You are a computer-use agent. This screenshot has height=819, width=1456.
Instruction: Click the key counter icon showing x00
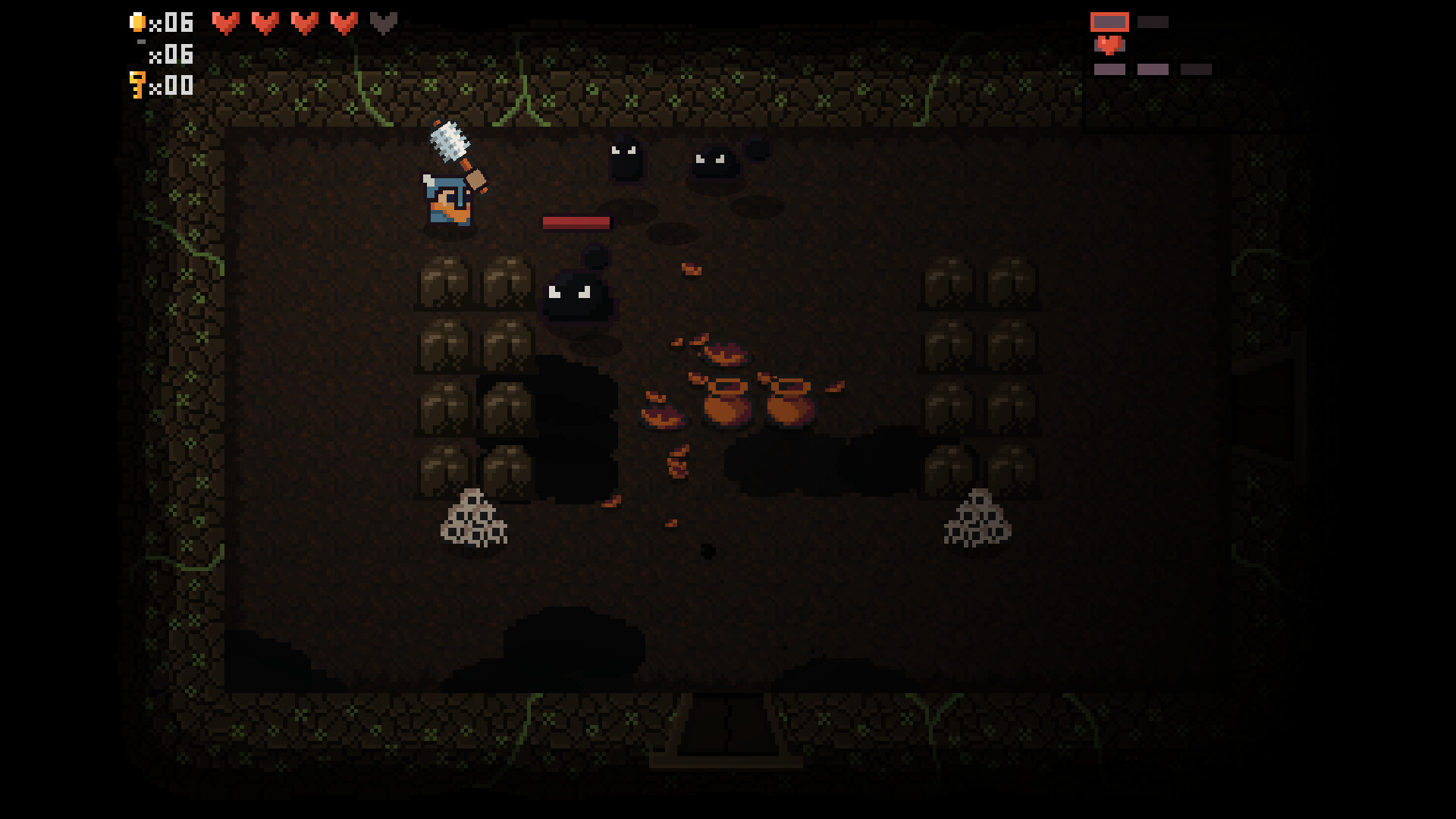click(x=137, y=86)
